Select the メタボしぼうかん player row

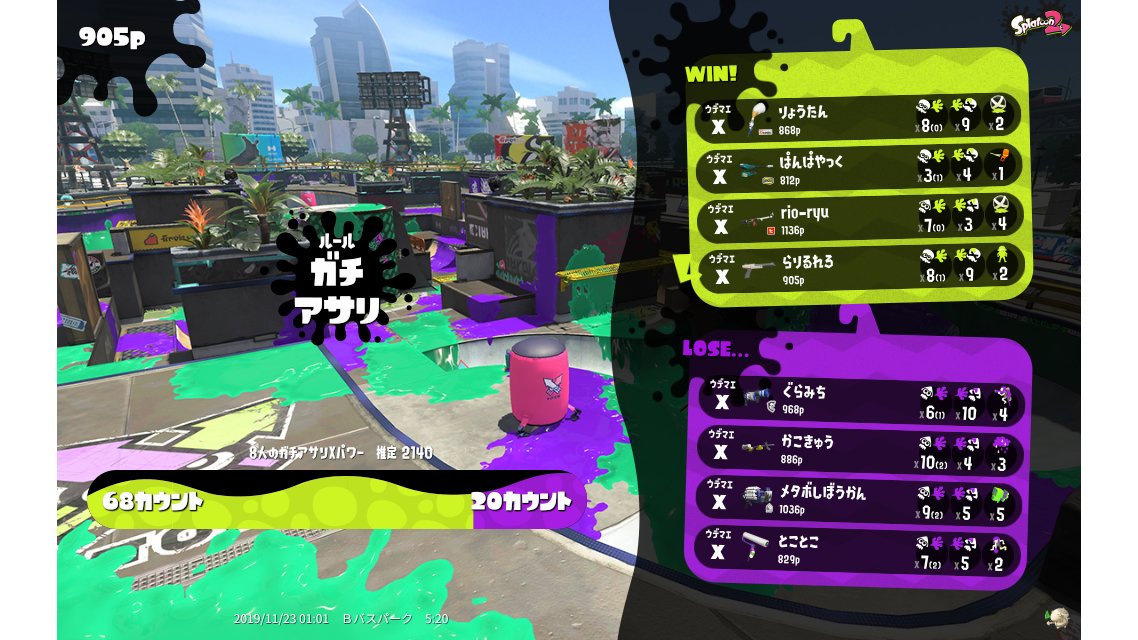point(858,501)
